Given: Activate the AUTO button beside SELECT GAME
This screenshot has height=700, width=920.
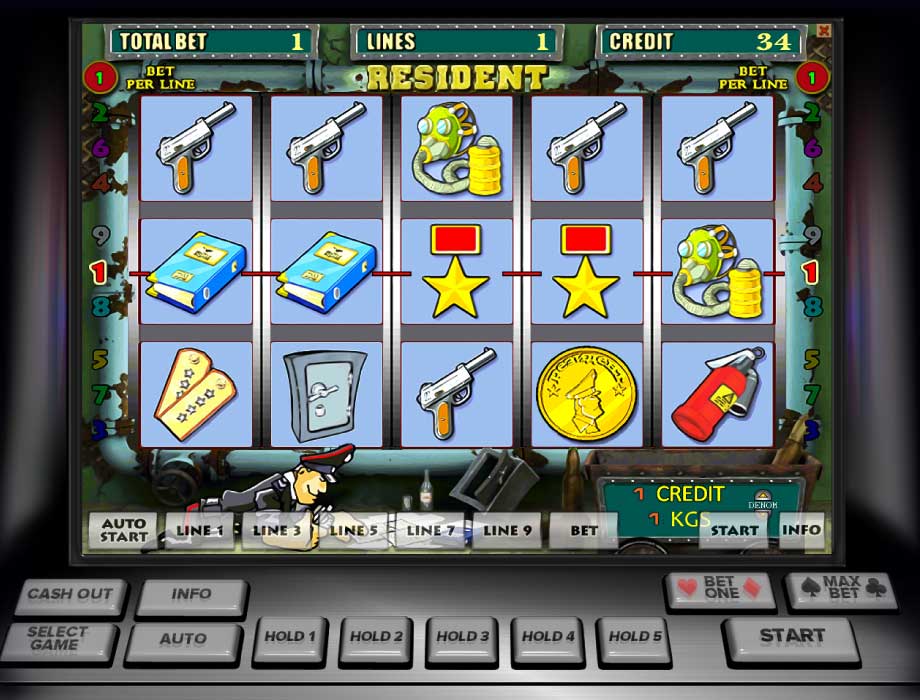Looking at the screenshot, I should pos(183,638).
